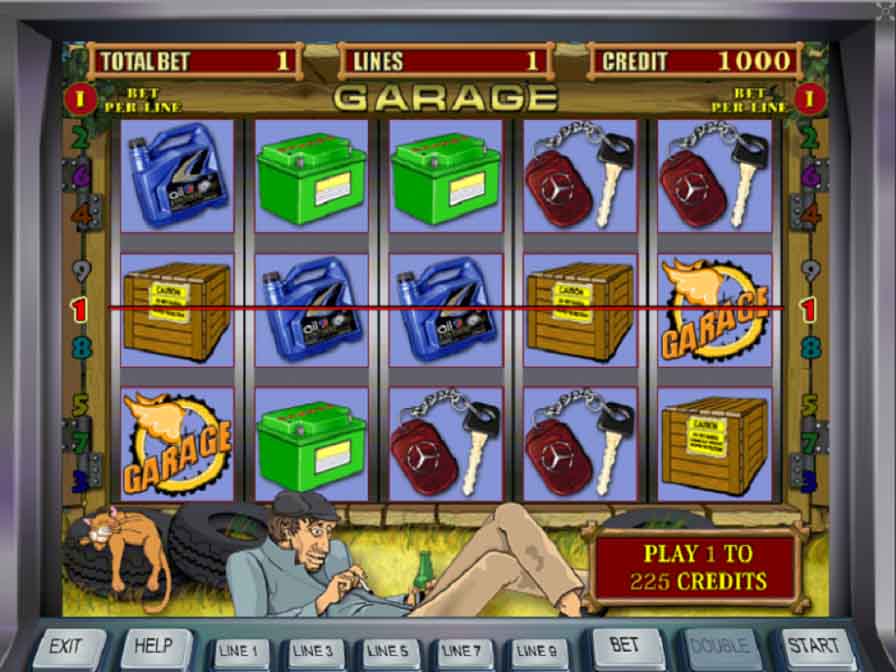Increase the wager with the BET button
Image resolution: width=896 pixels, height=672 pixels.
click(627, 648)
